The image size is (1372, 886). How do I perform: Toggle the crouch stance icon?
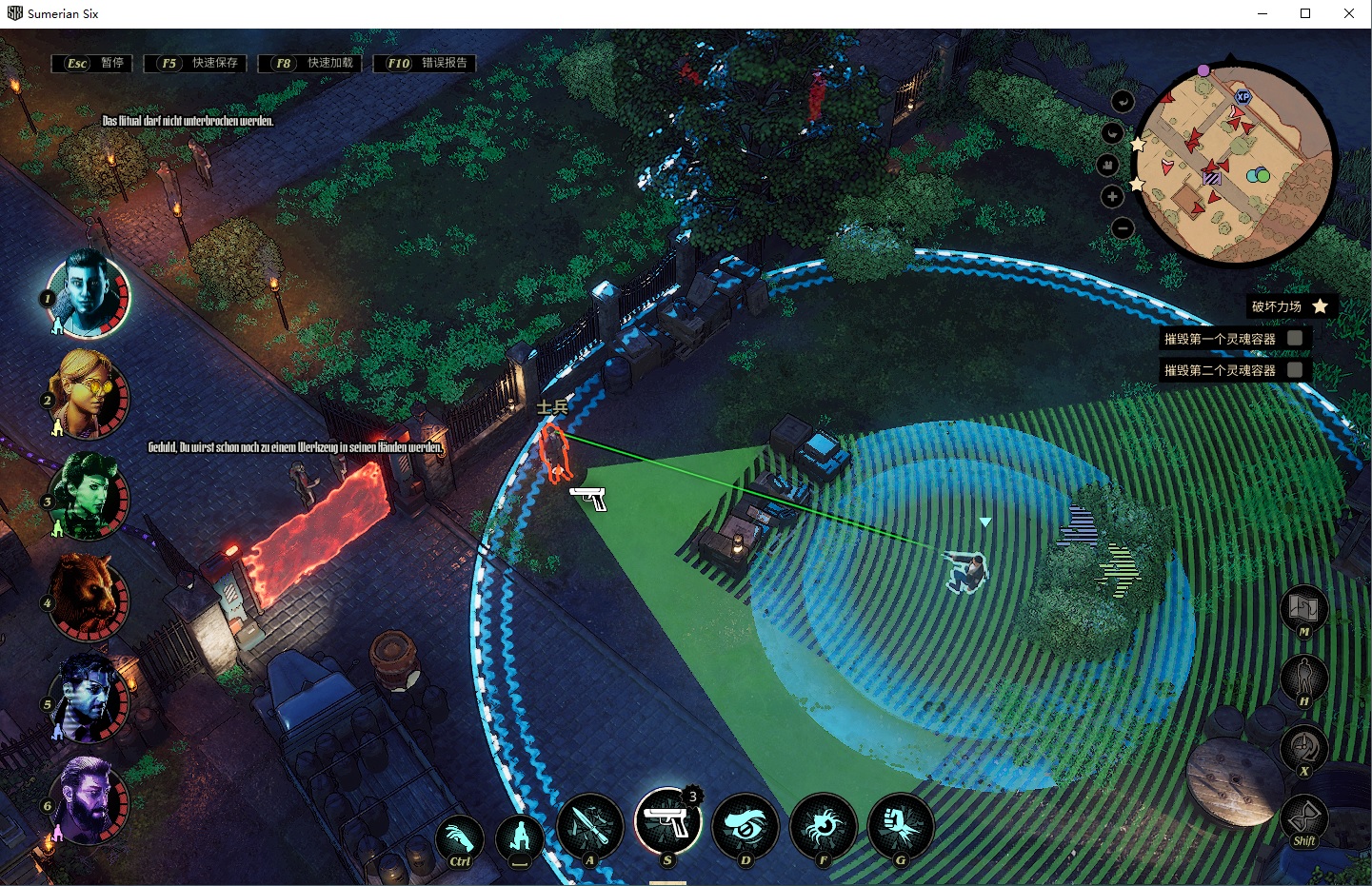point(519,837)
